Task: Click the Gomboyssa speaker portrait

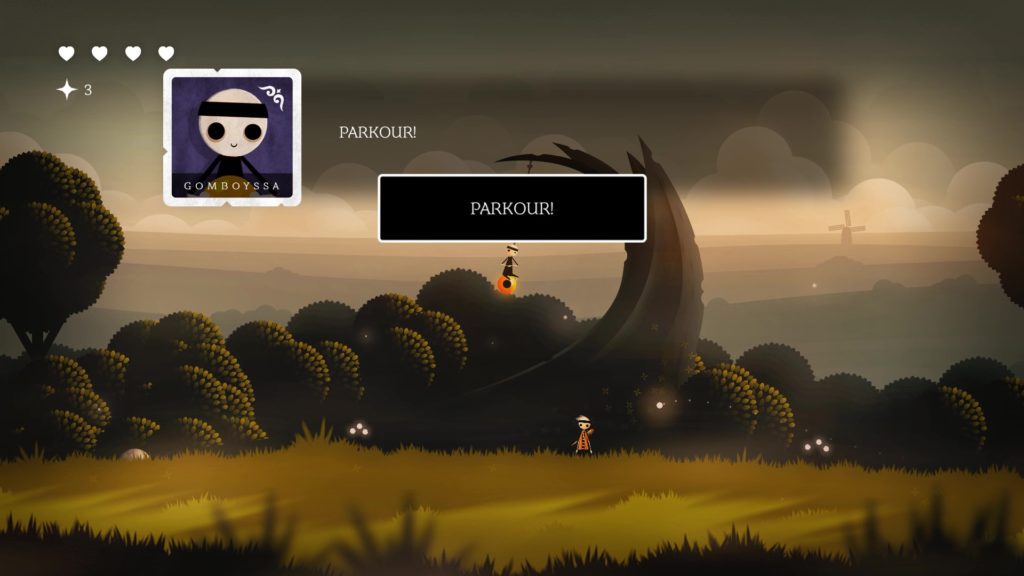Action: coord(232,137)
